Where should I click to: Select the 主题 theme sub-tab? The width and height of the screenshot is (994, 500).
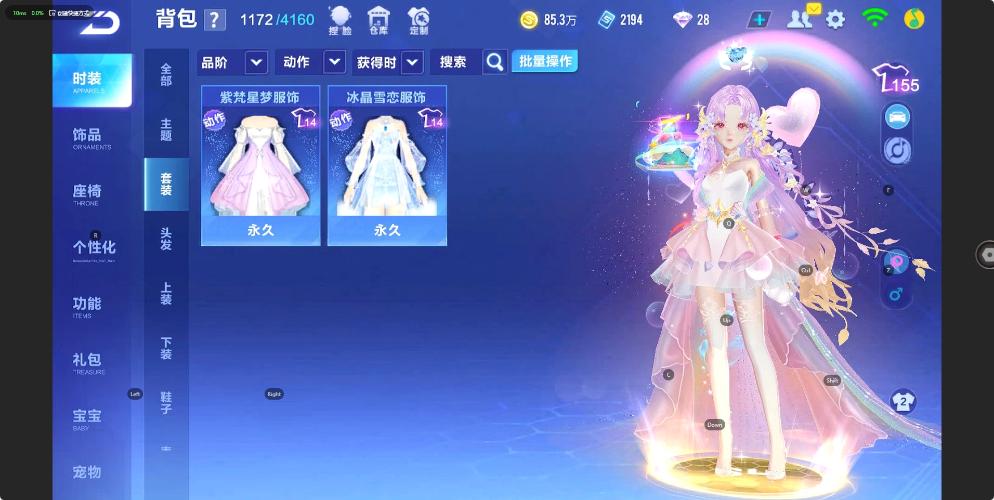166,129
